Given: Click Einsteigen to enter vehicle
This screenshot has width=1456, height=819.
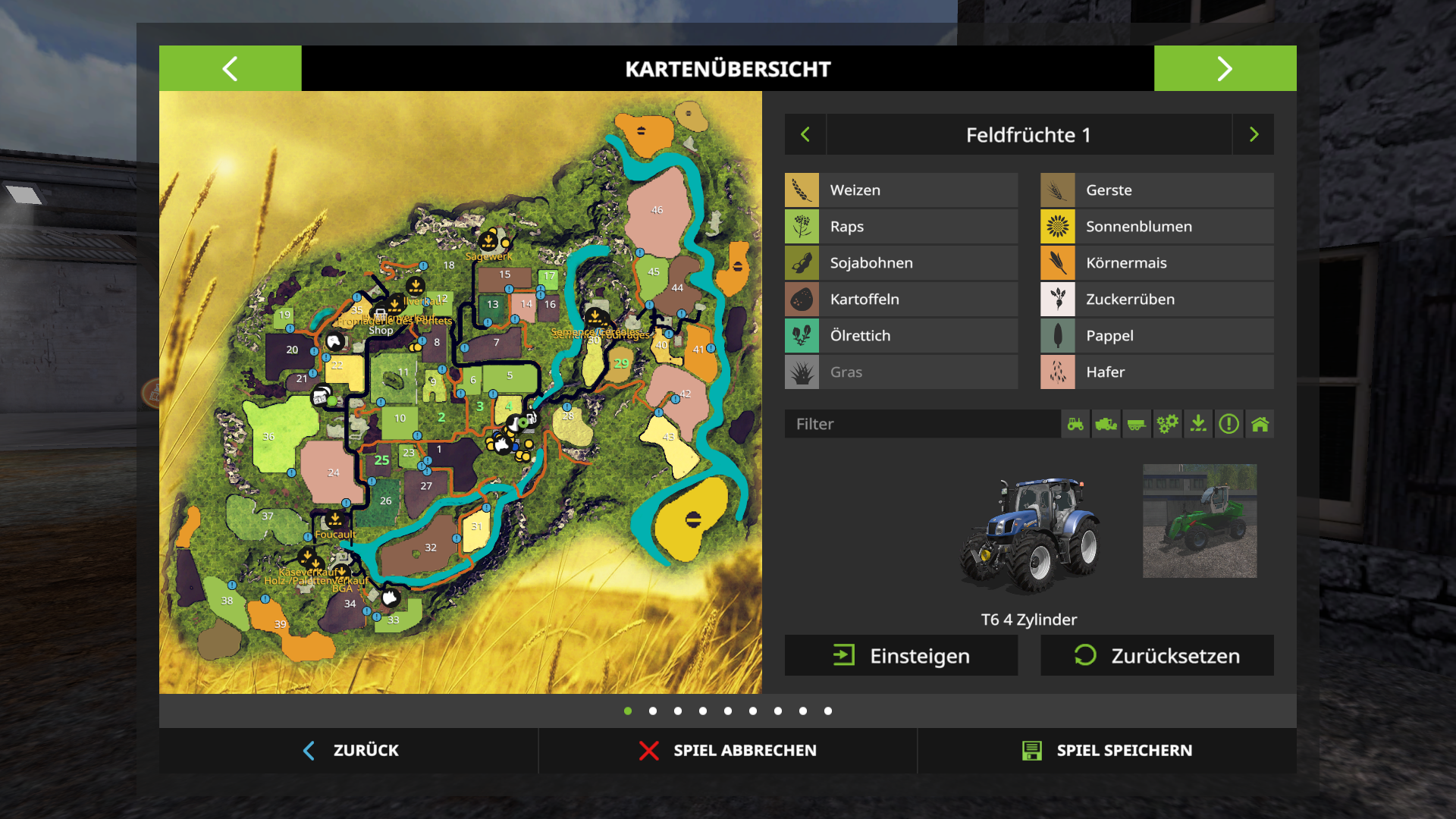Looking at the screenshot, I should 901,655.
